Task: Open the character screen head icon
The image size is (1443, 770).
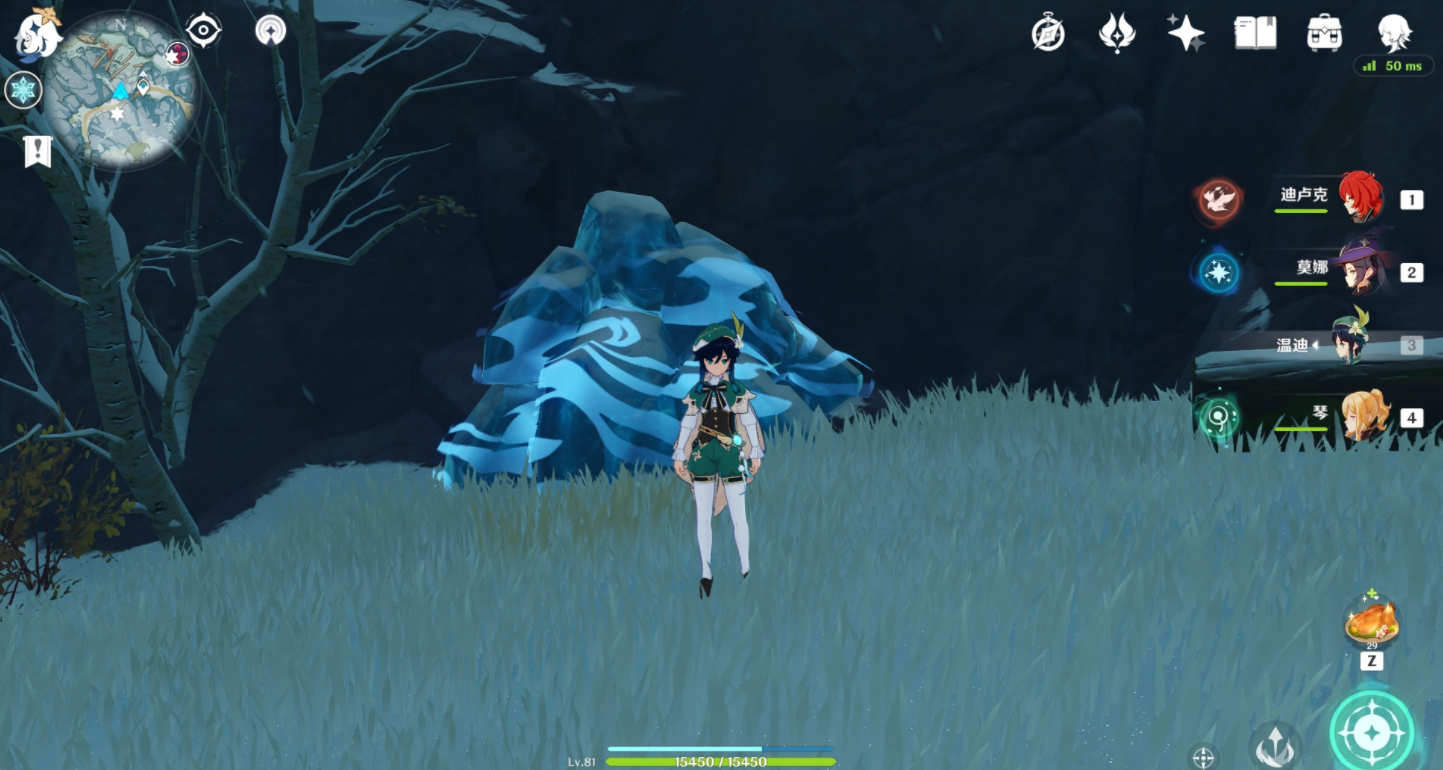Action: (x=1393, y=33)
